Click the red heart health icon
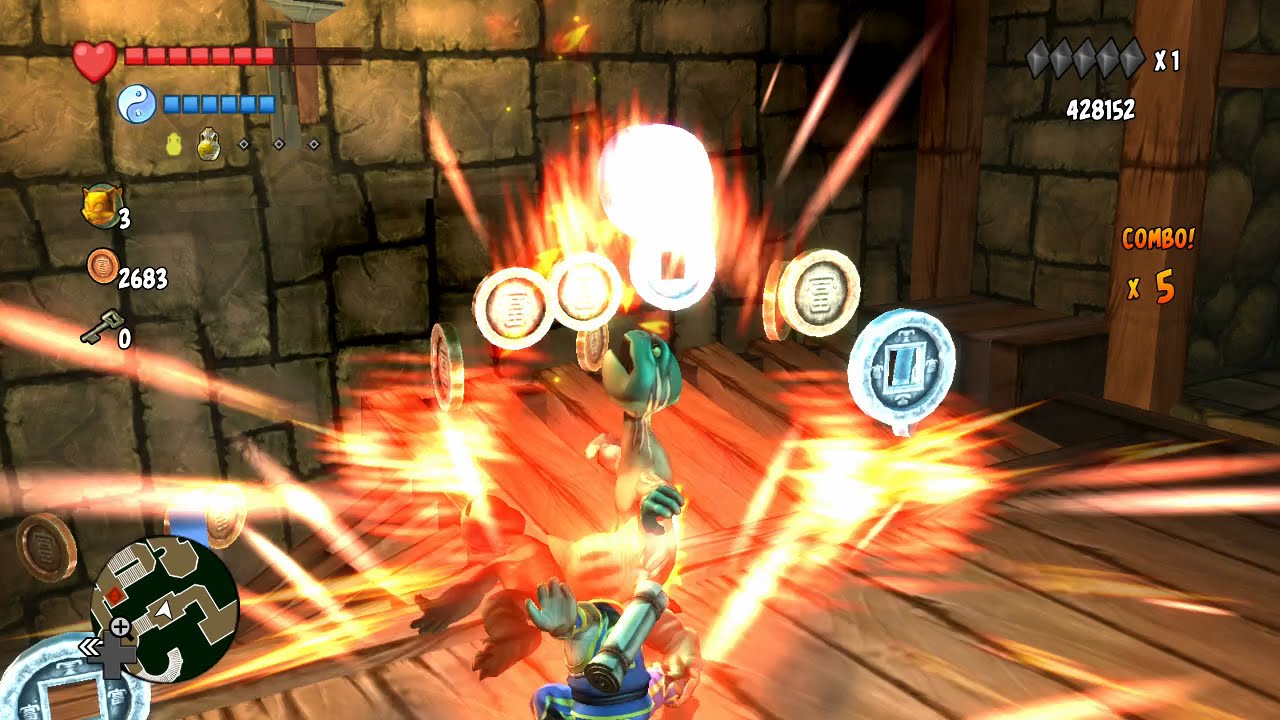 [x=95, y=61]
